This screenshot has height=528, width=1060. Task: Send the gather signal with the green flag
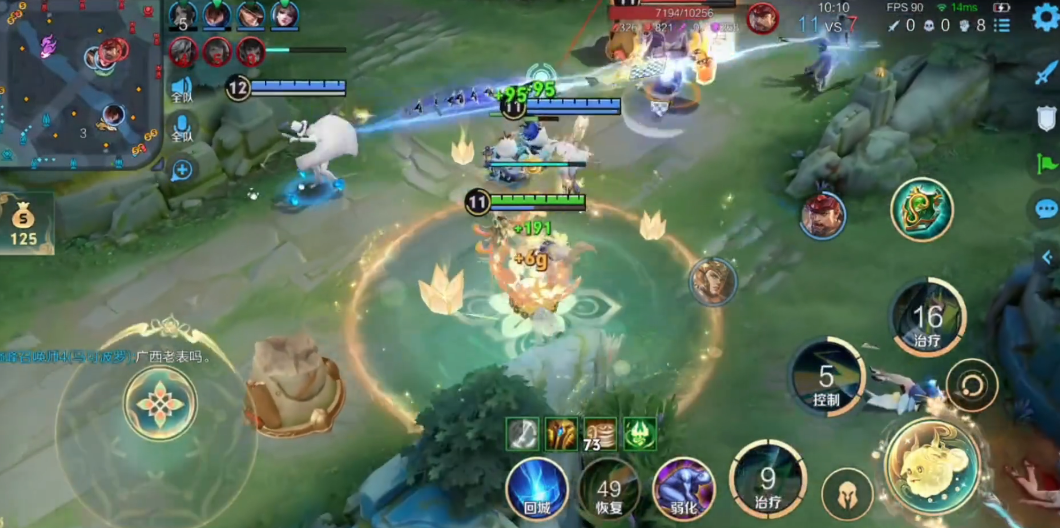tap(1046, 163)
